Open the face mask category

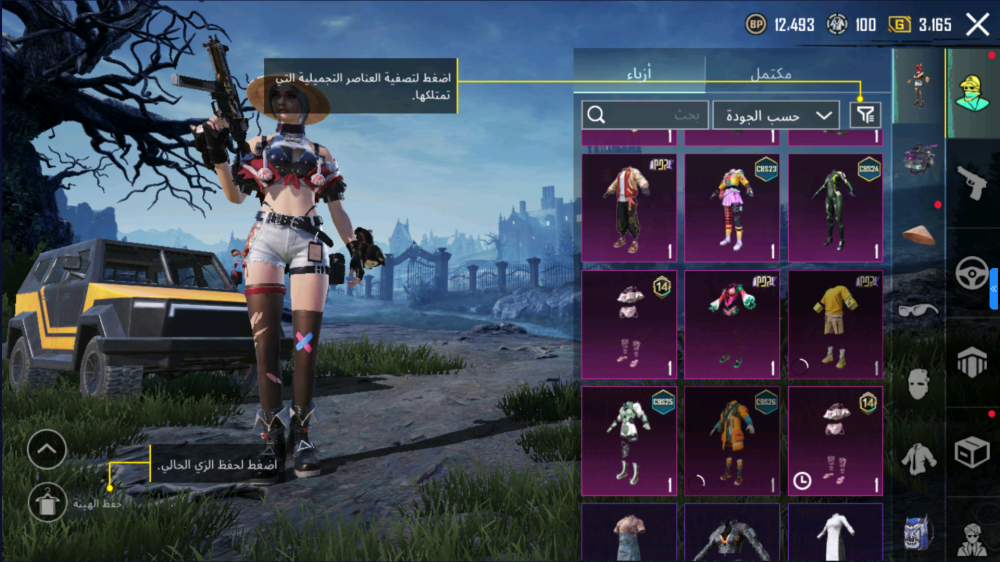918,383
